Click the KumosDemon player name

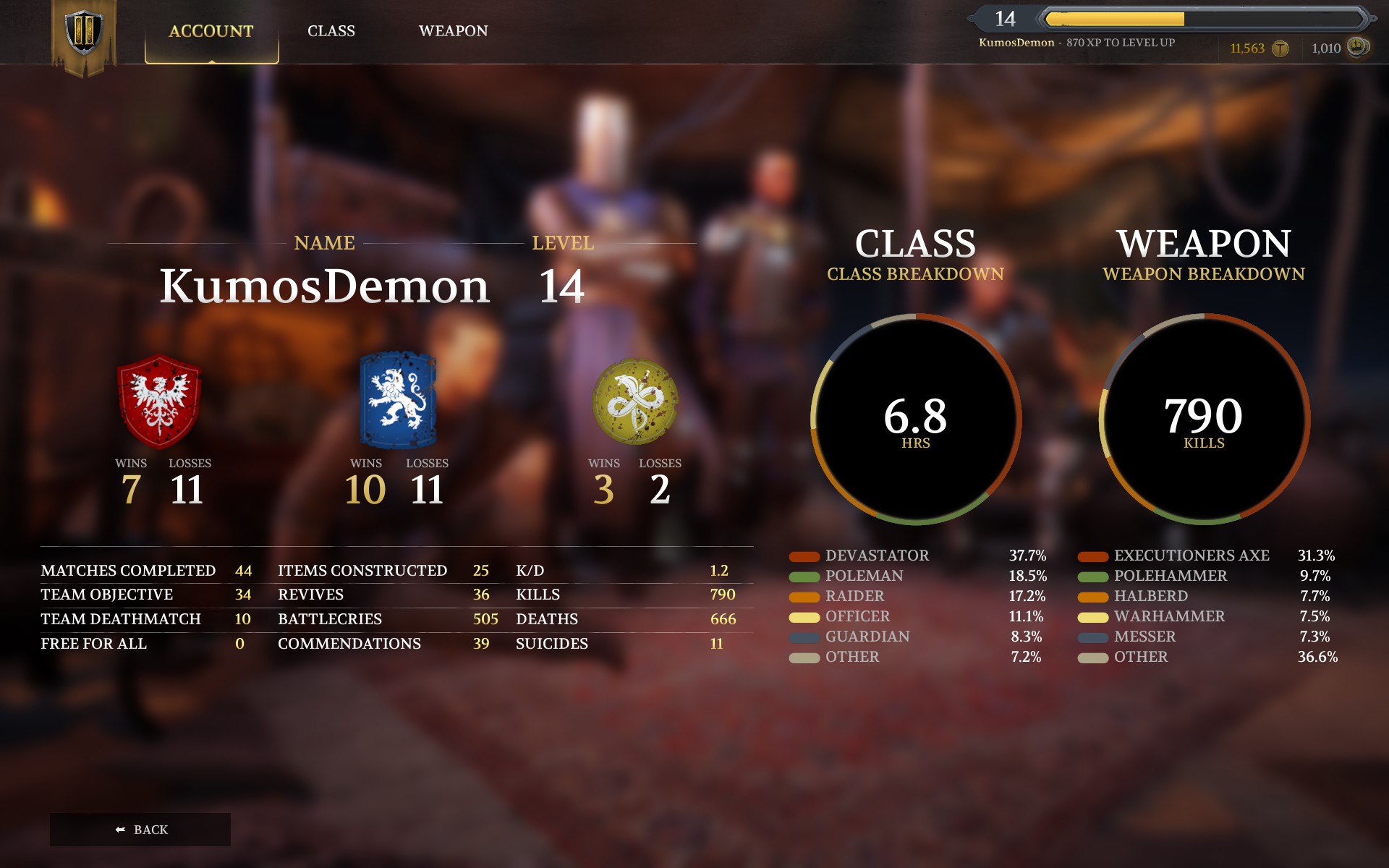coord(325,284)
